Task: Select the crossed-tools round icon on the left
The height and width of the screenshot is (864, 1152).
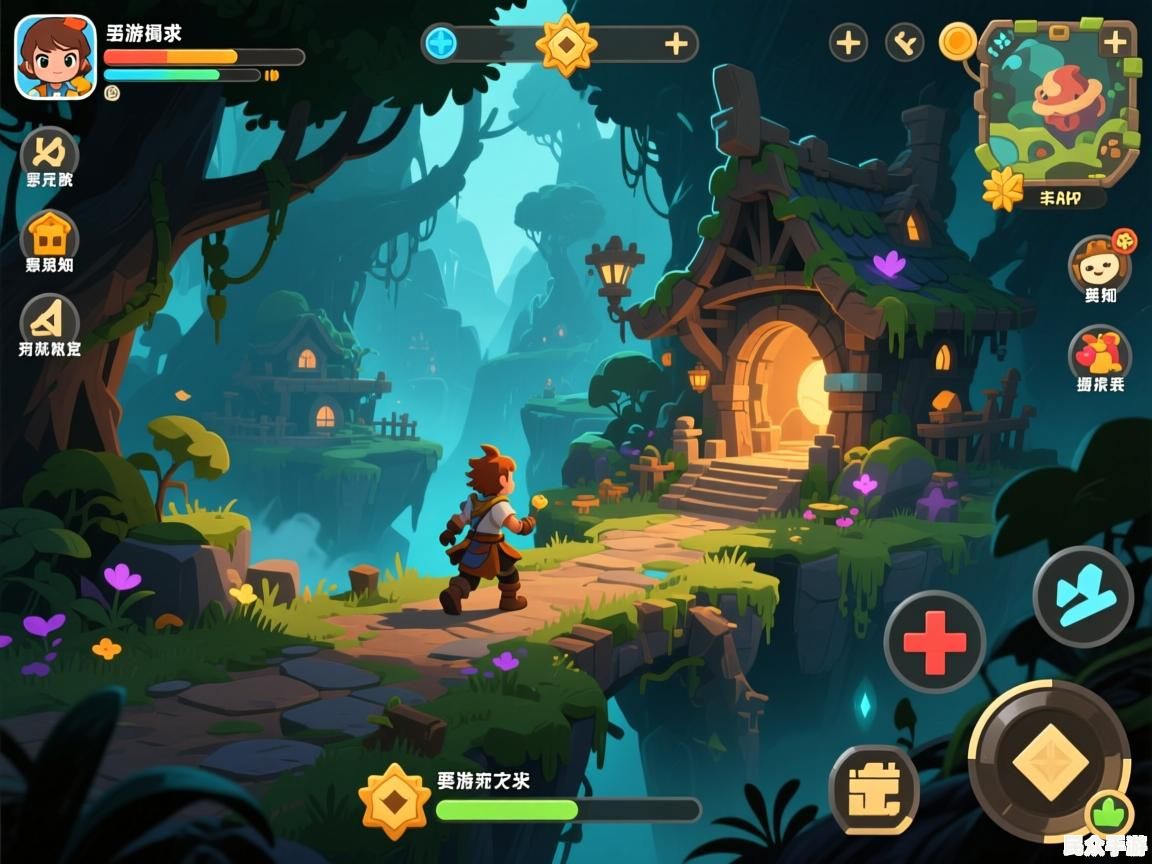Action: coord(49,152)
